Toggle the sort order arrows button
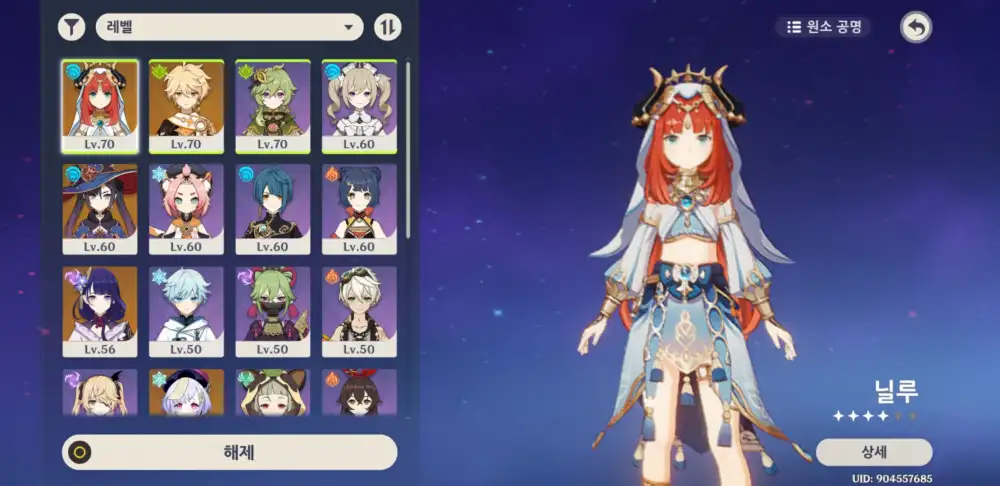1000x486 pixels. pos(387,27)
